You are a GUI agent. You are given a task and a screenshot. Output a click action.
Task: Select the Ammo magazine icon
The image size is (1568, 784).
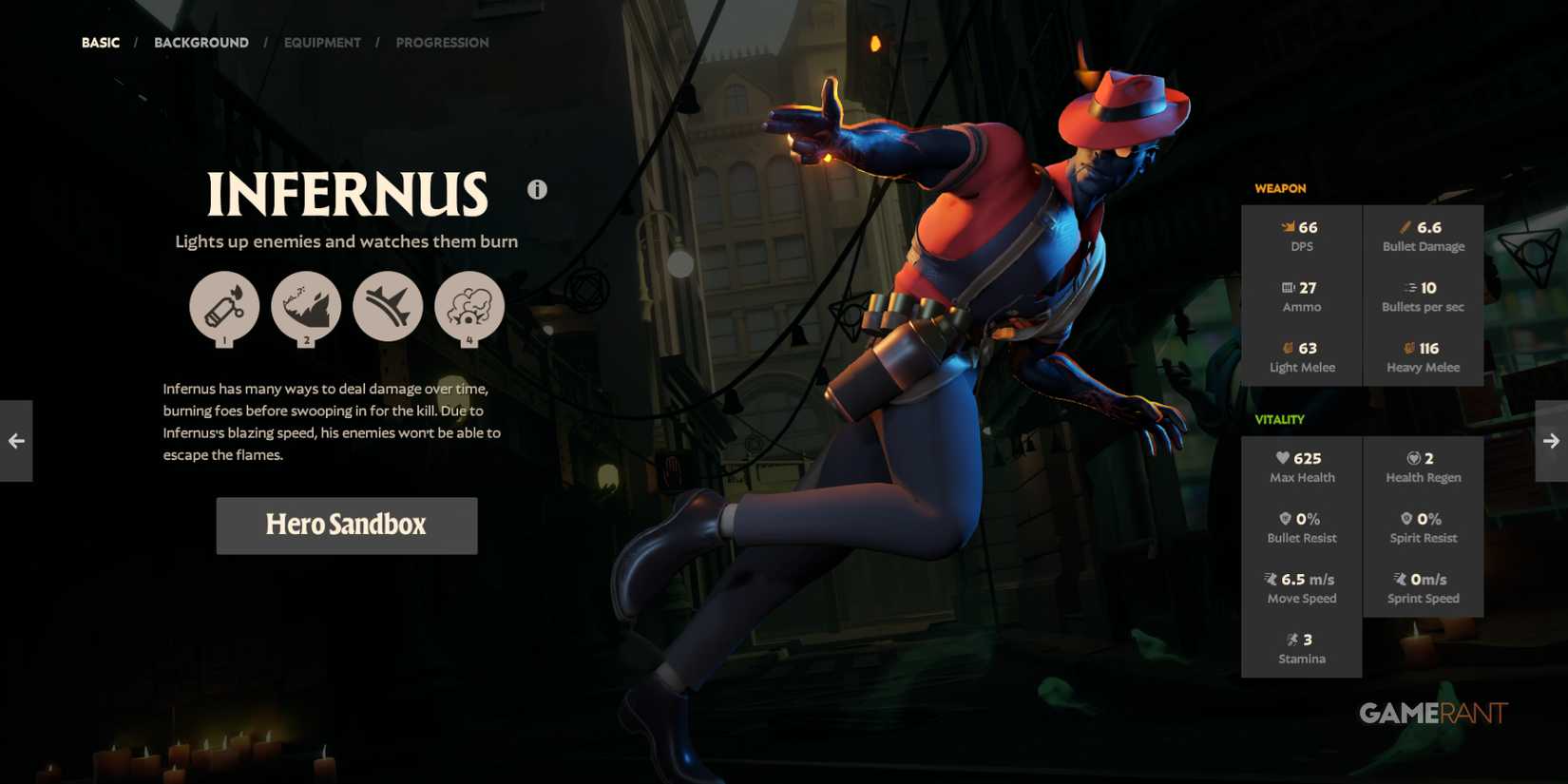pyautogui.click(x=1289, y=287)
